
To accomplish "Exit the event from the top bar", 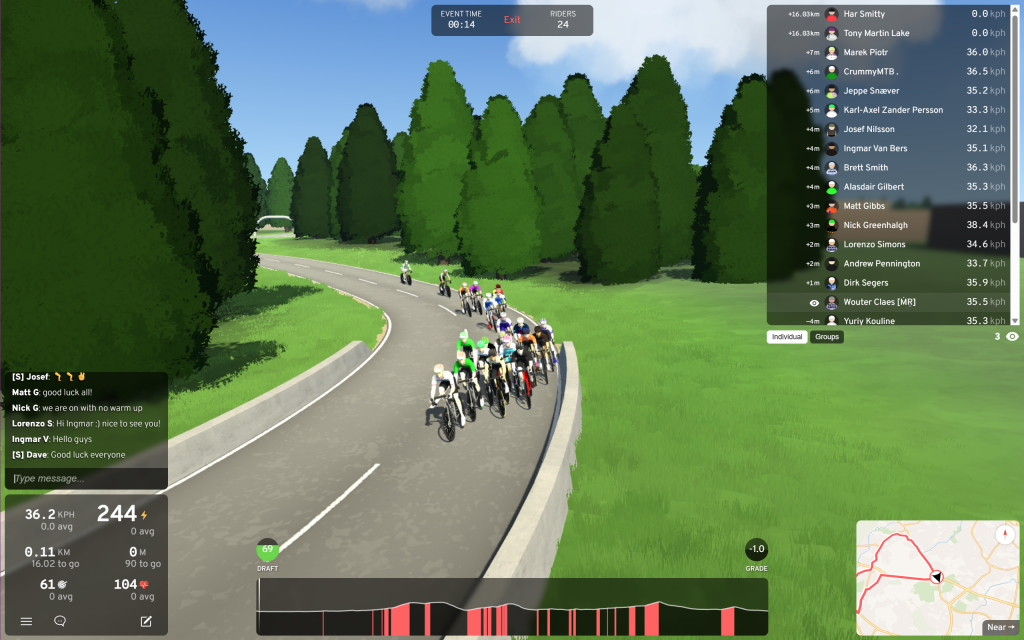I will click(512, 20).
